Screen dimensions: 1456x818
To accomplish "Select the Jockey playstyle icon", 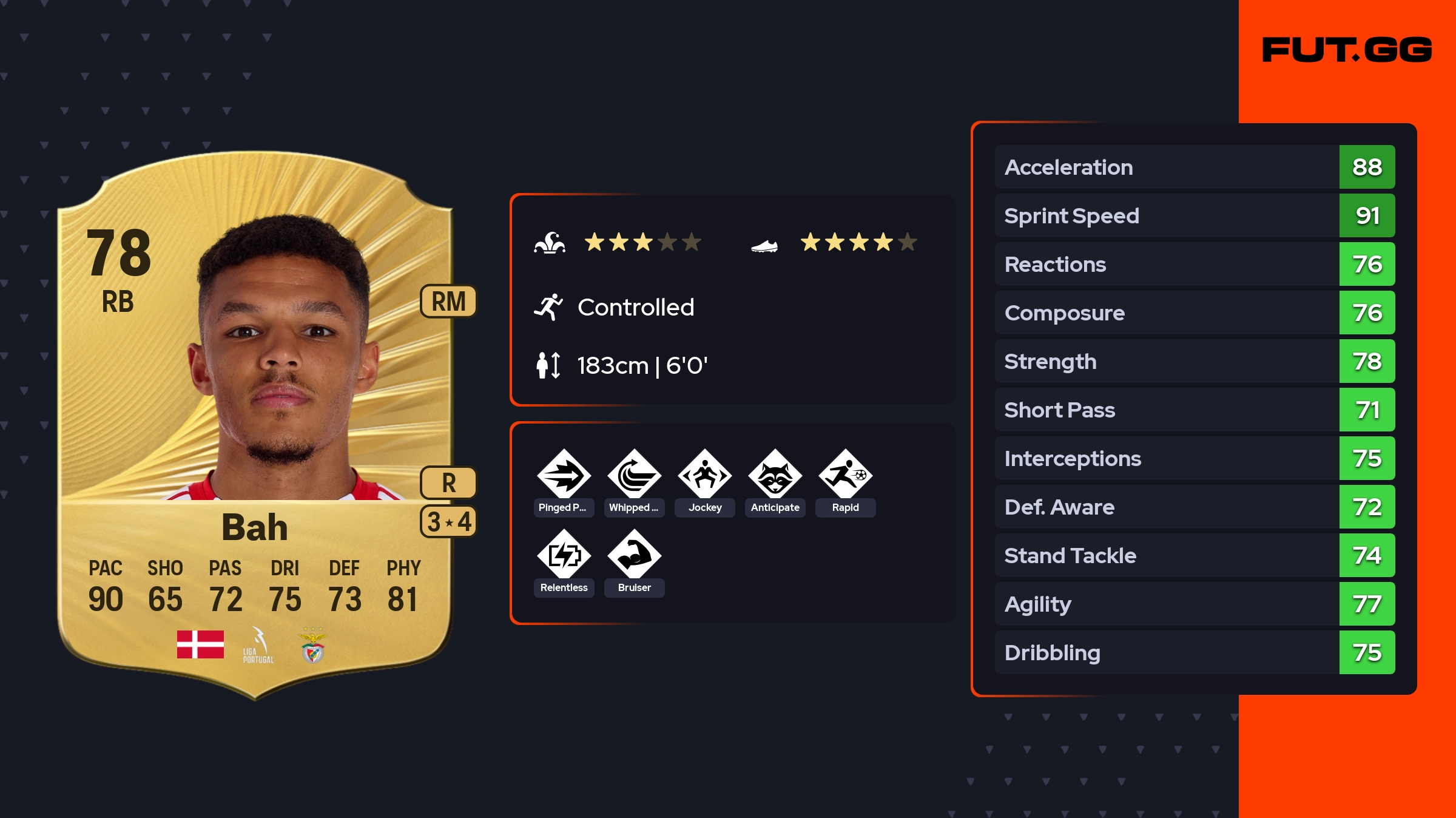I will click(x=704, y=475).
